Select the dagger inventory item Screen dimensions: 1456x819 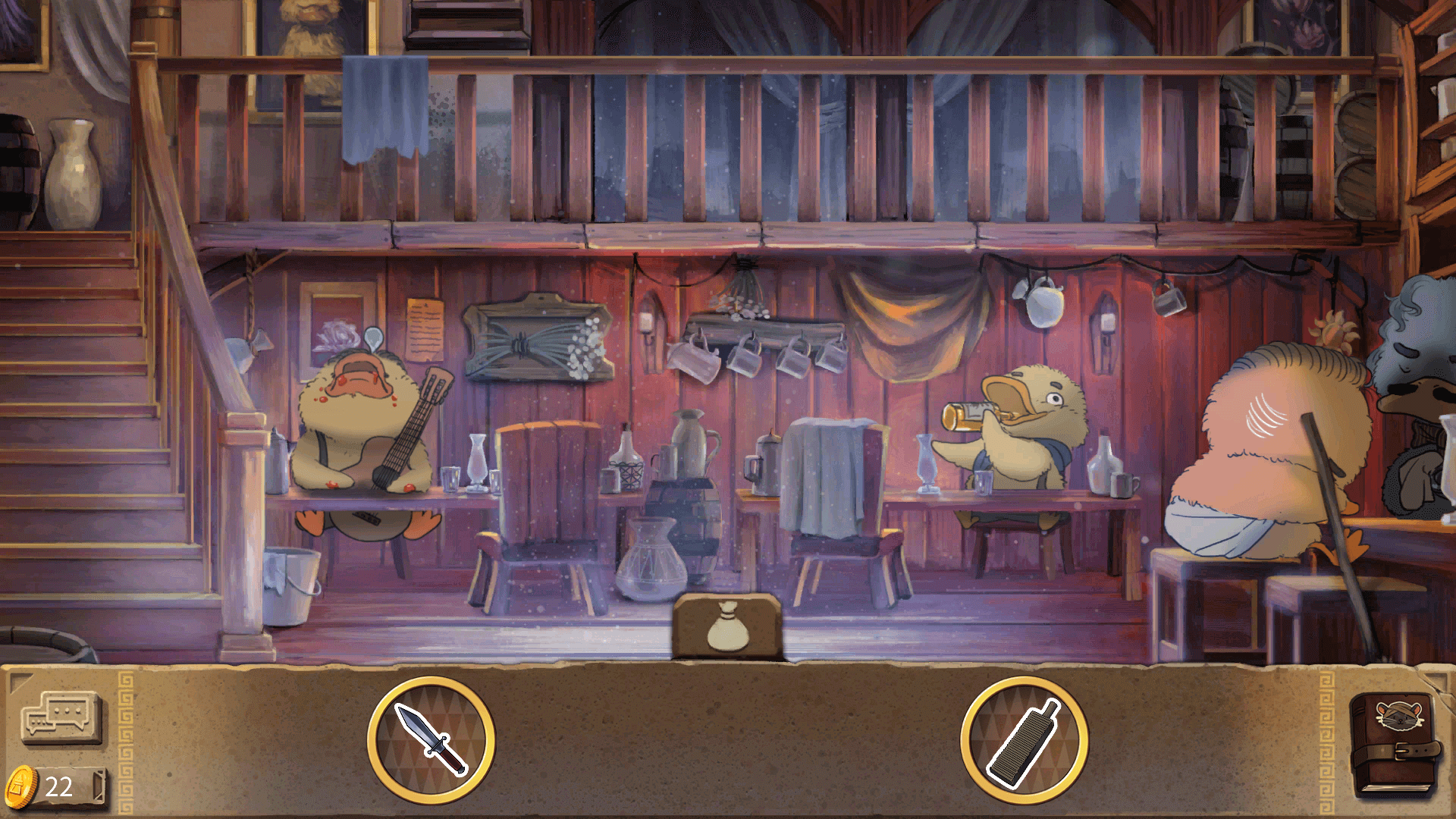click(x=431, y=739)
